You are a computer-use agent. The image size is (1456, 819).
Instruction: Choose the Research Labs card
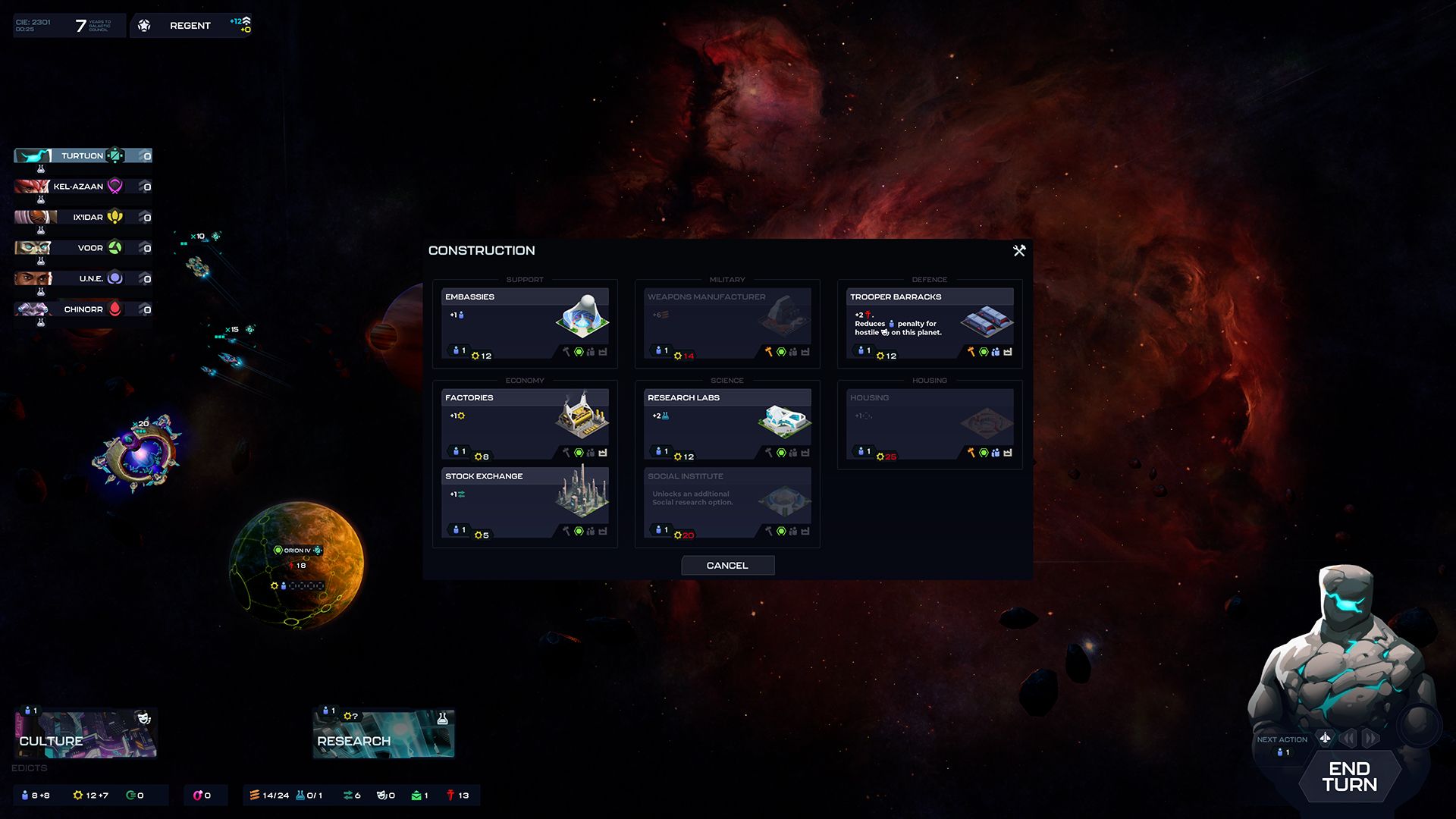click(x=727, y=424)
